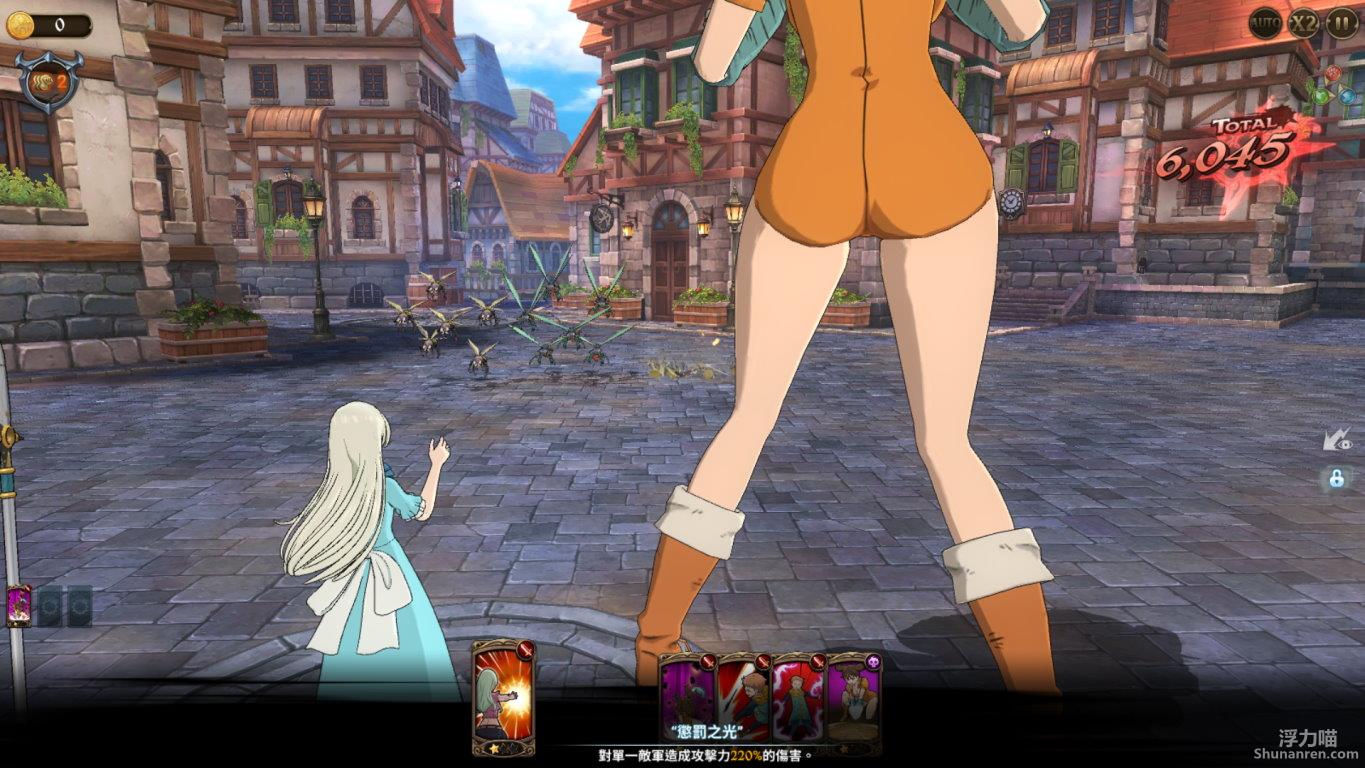This screenshot has height=768, width=1365.
Task: Toggle the camera view arrow-eye icon
Action: pyautogui.click(x=1335, y=439)
